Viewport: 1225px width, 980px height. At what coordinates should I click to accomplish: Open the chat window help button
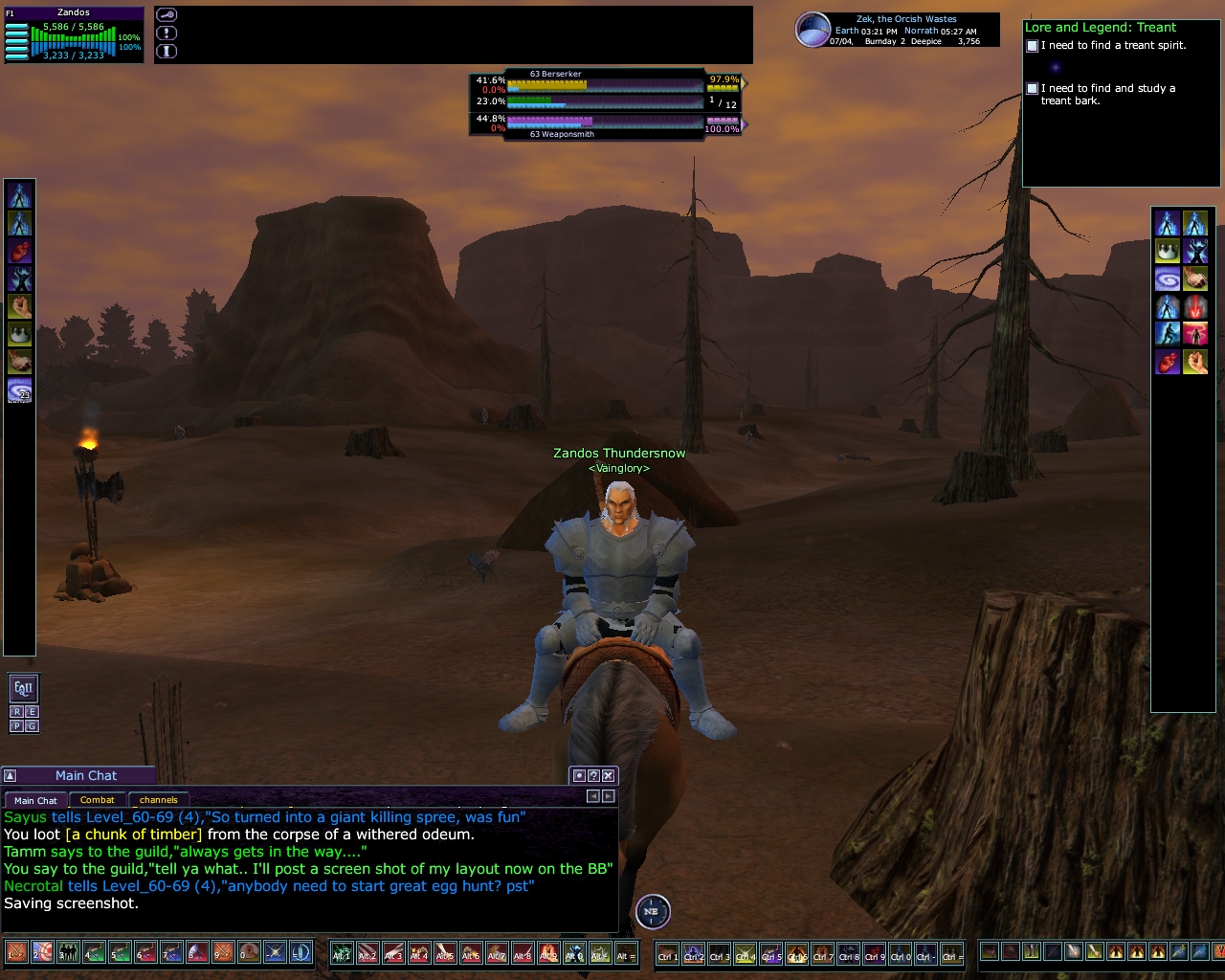593,775
